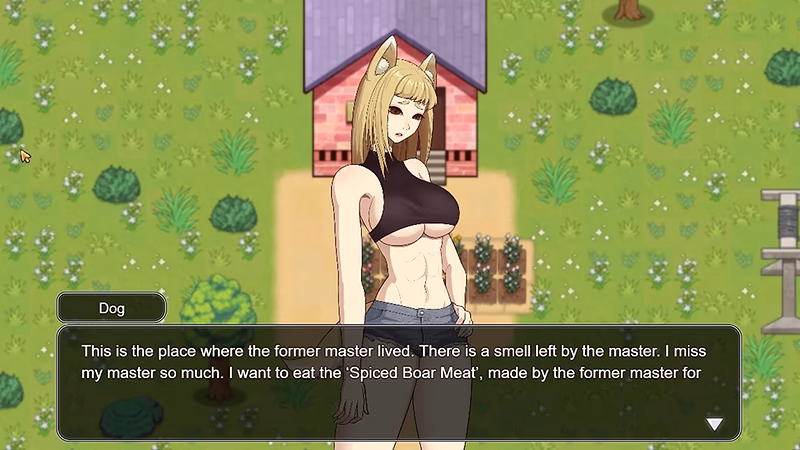The image size is (800, 450).
Task: Advance dialogue with the white arrow indicator
Action: pyautogui.click(x=714, y=424)
